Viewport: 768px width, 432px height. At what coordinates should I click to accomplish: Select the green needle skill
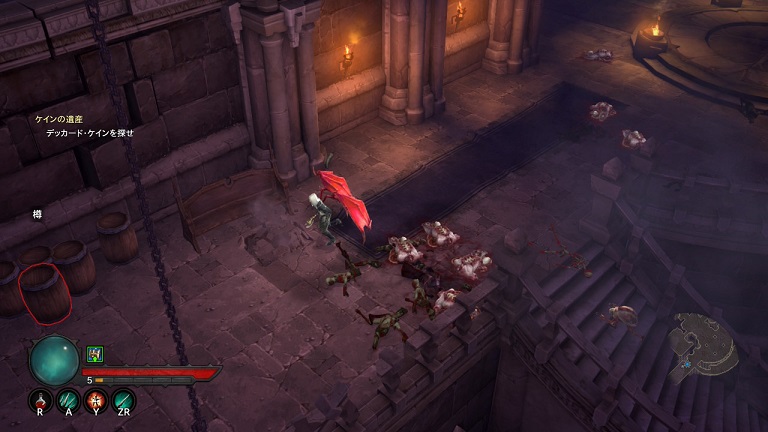(x=124, y=401)
